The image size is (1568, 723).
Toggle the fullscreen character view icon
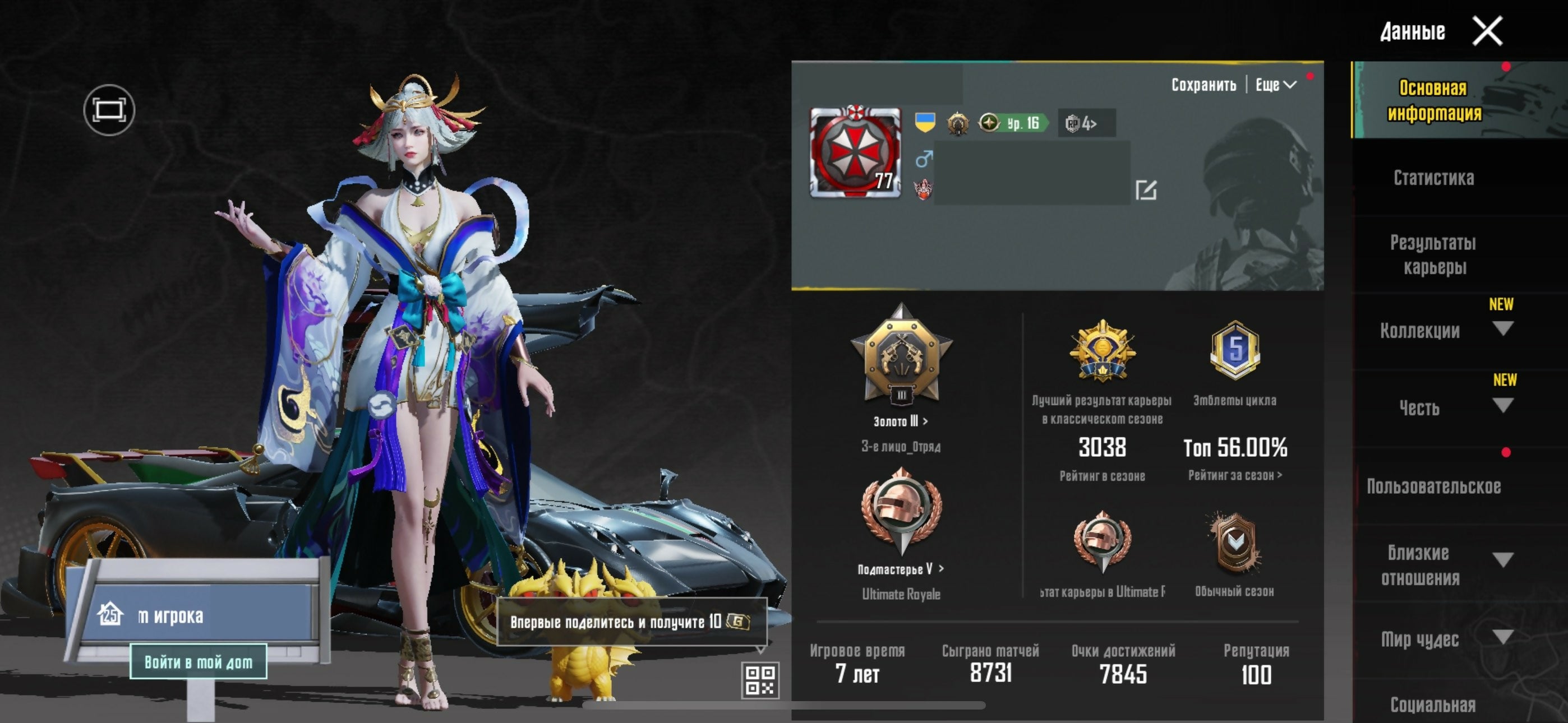coord(109,110)
